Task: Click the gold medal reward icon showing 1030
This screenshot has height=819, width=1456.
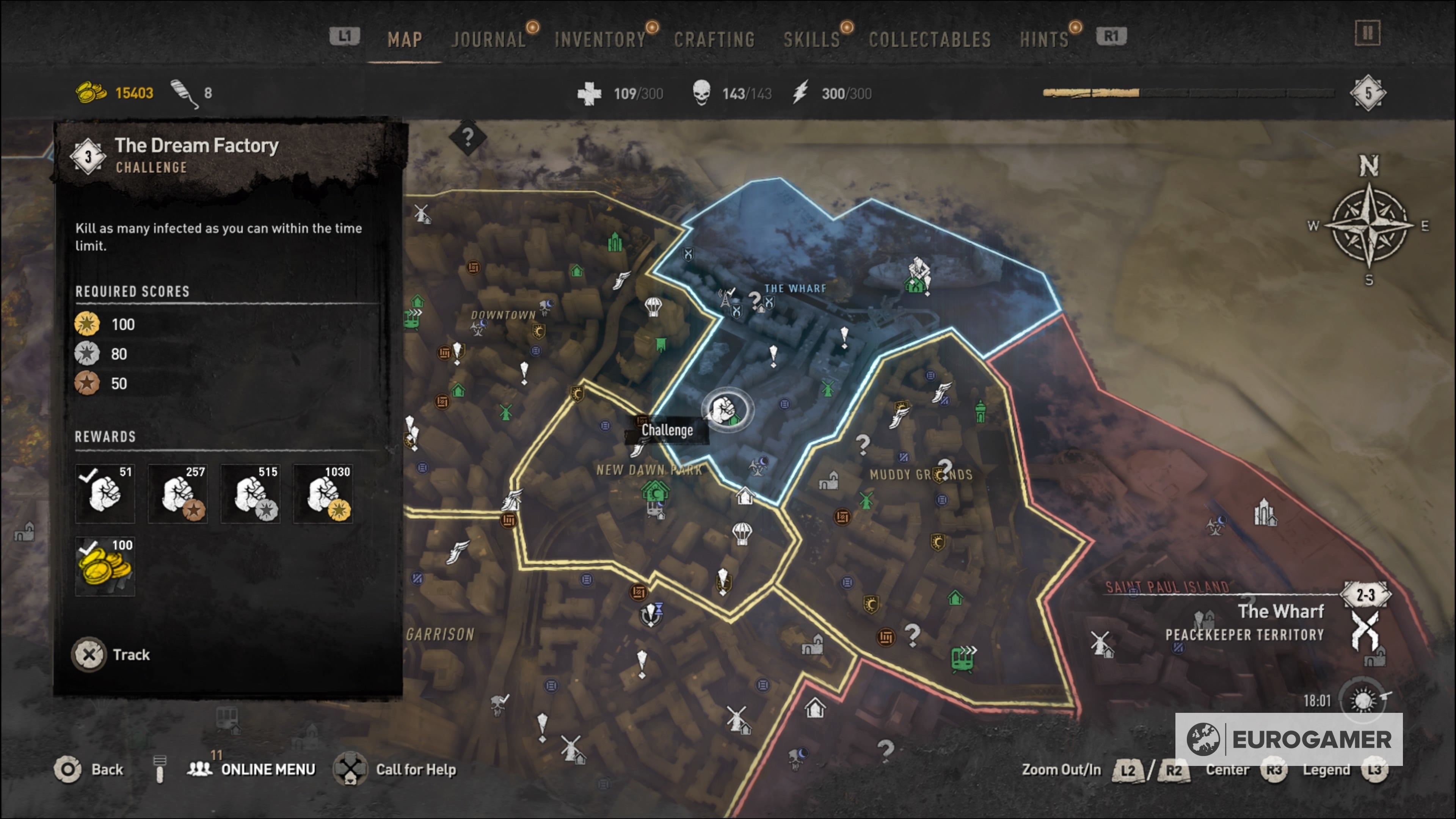Action: 323,493
